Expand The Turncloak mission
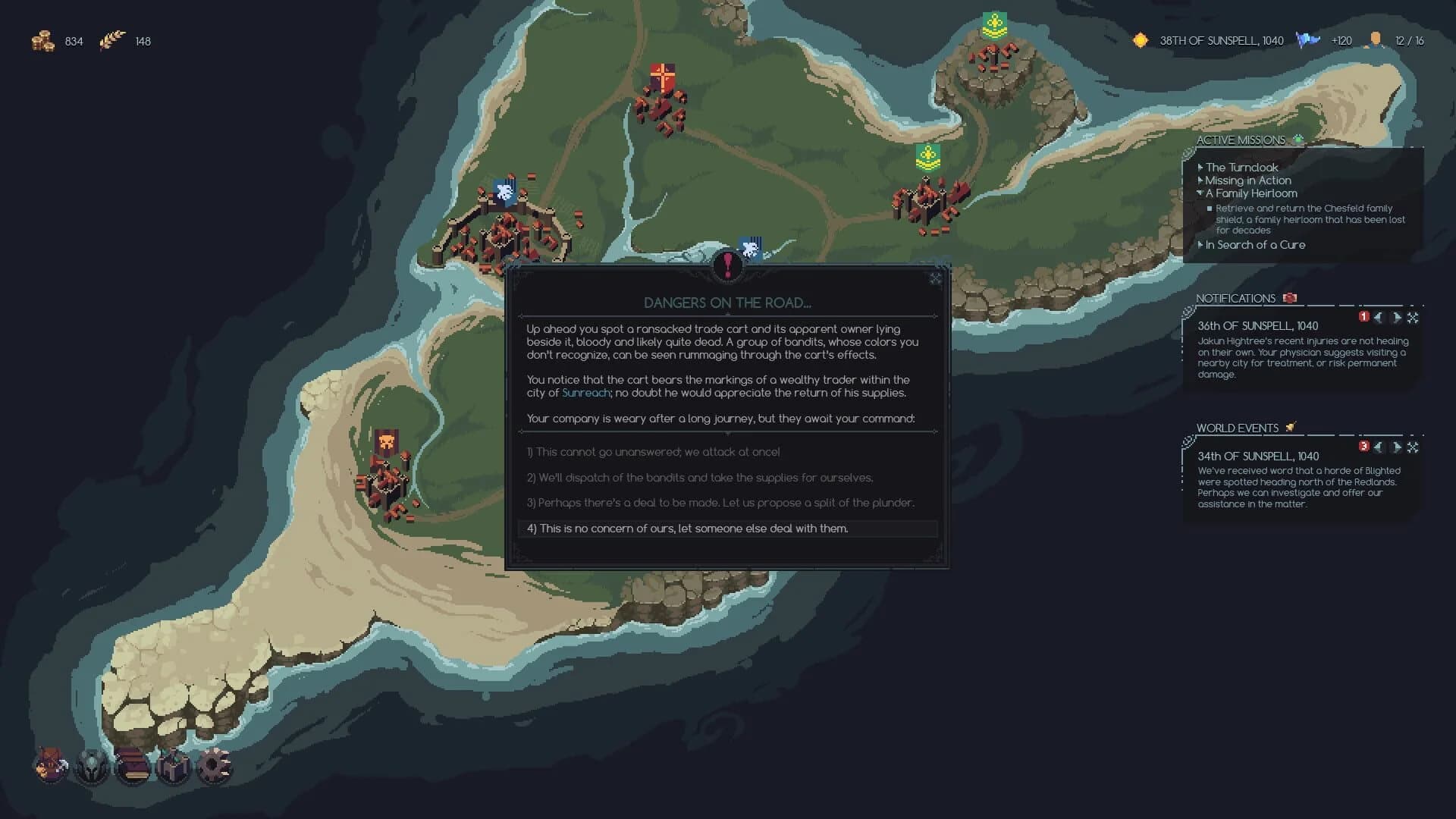 [1200, 168]
